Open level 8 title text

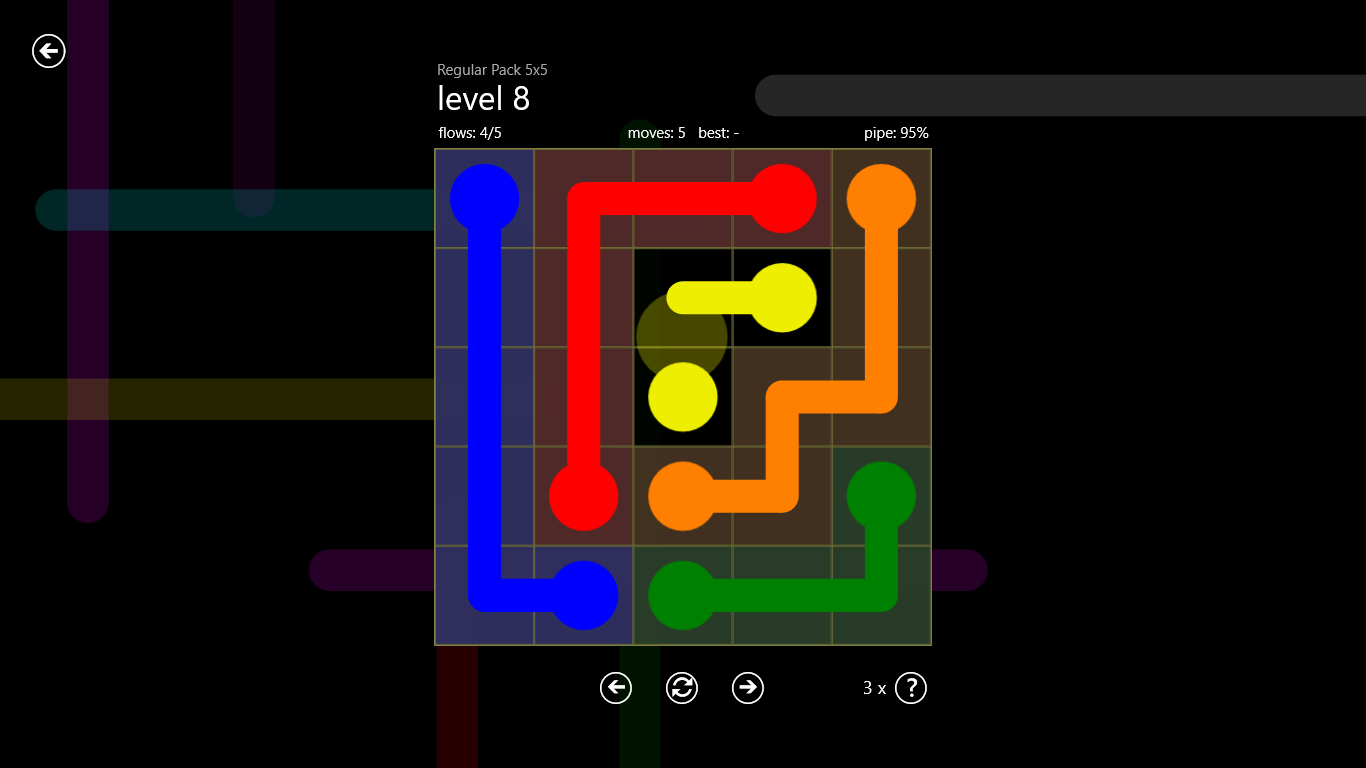tap(483, 98)
